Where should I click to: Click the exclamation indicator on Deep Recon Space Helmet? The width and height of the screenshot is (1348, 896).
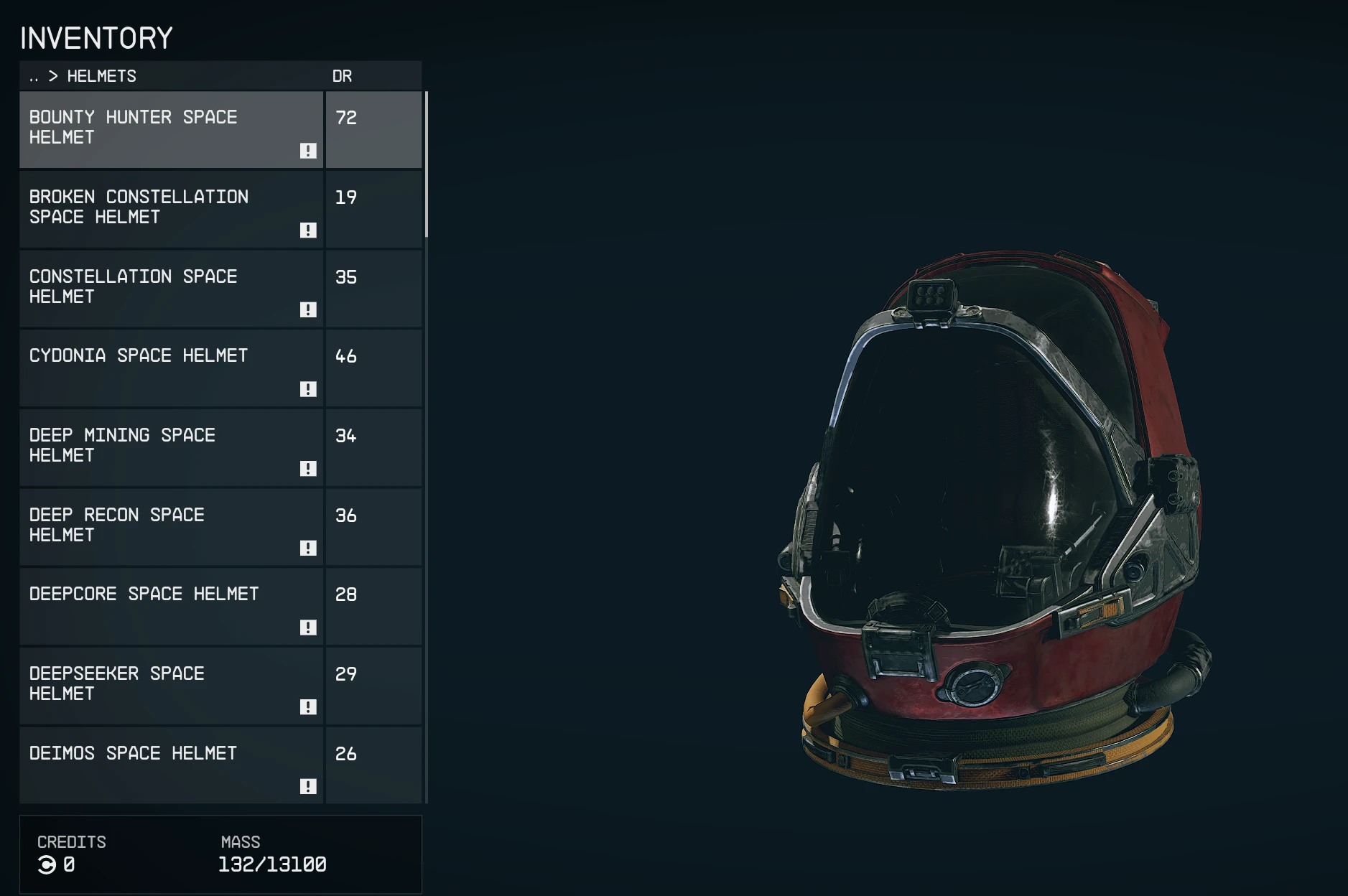click(x=309, y=549)
